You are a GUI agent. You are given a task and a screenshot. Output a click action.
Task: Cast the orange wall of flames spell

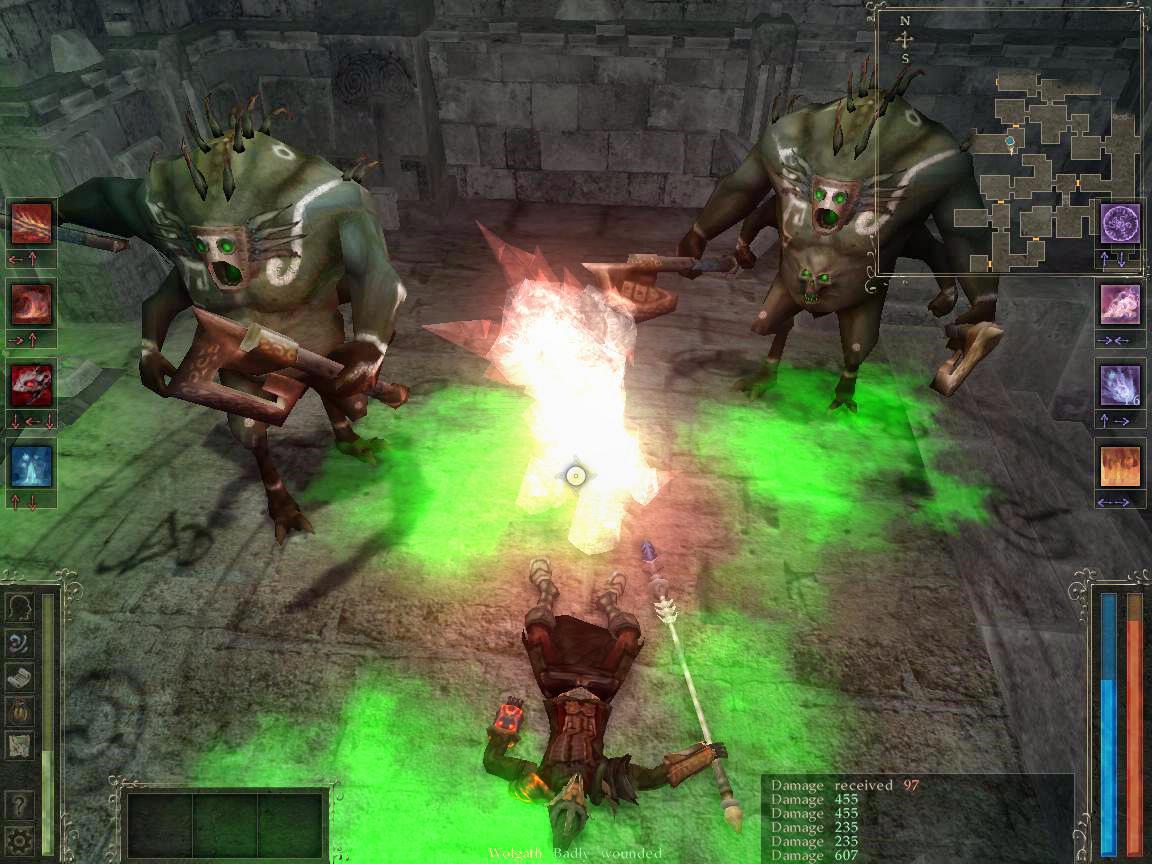[1120, 466]
